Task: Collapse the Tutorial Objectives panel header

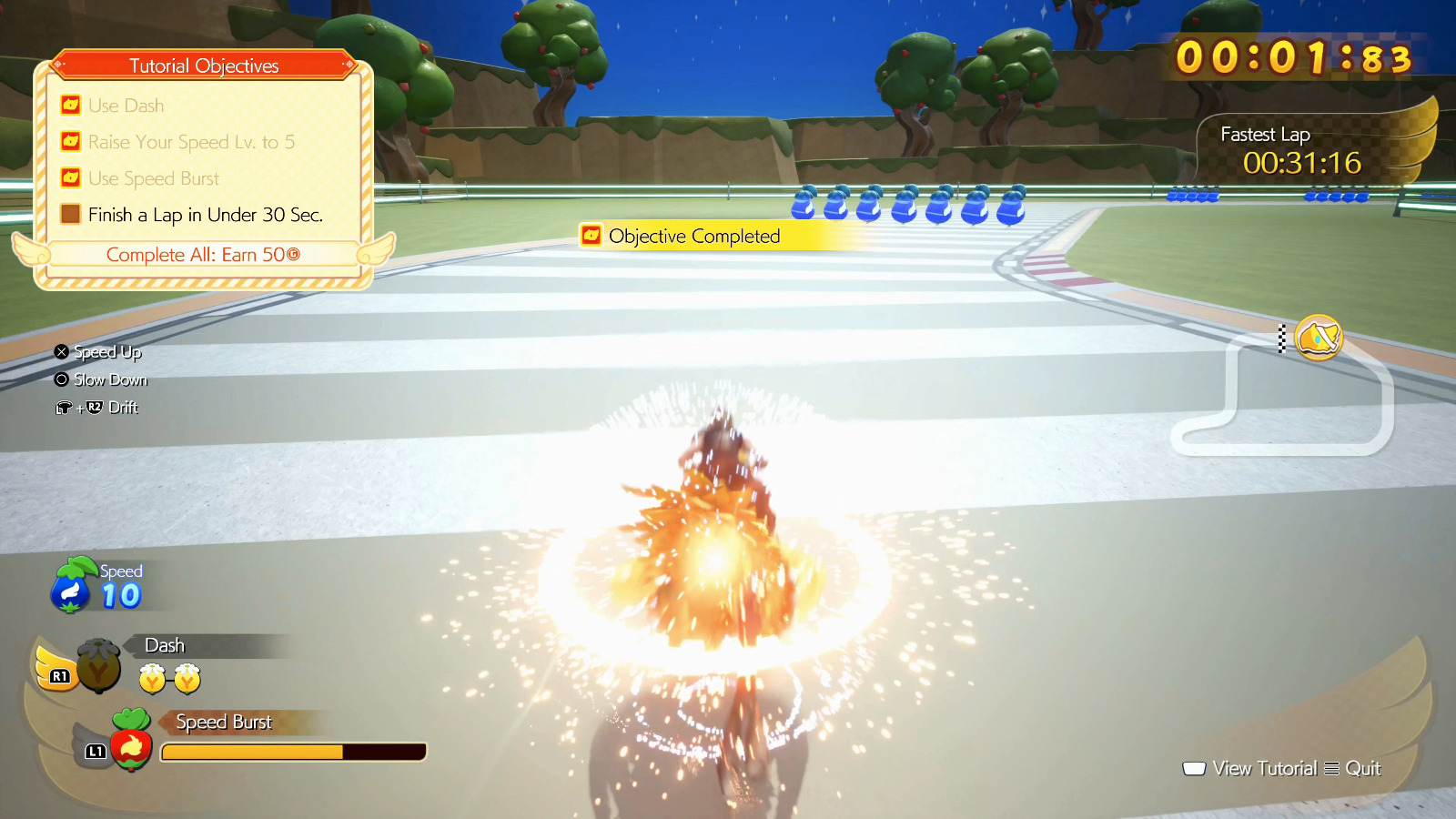Action: click(x=202, y=66)
